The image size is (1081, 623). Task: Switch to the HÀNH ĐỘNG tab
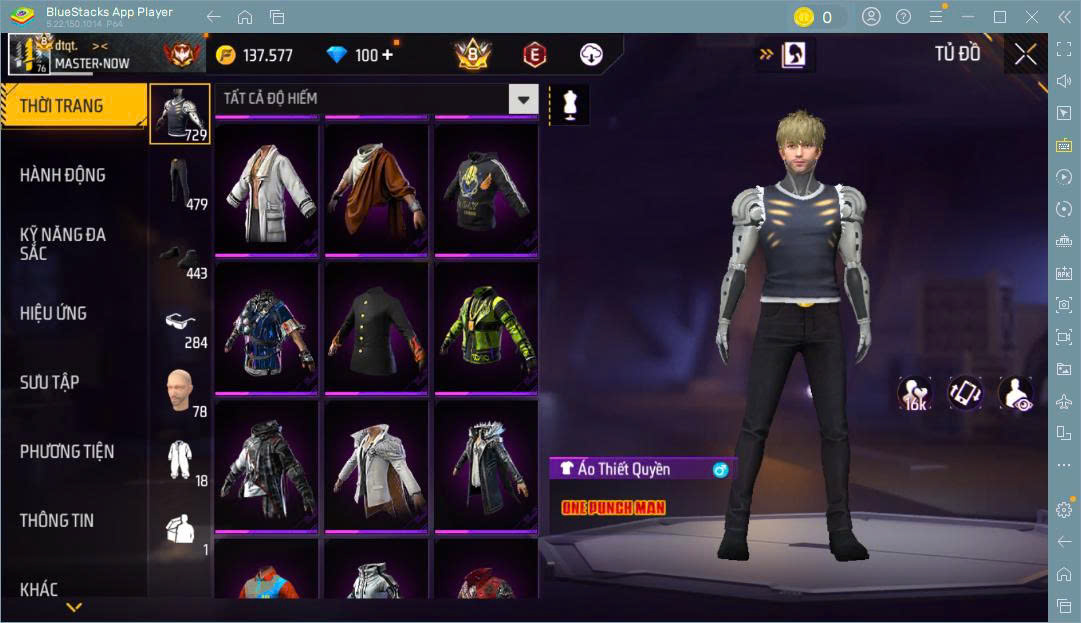pos(63,175)
